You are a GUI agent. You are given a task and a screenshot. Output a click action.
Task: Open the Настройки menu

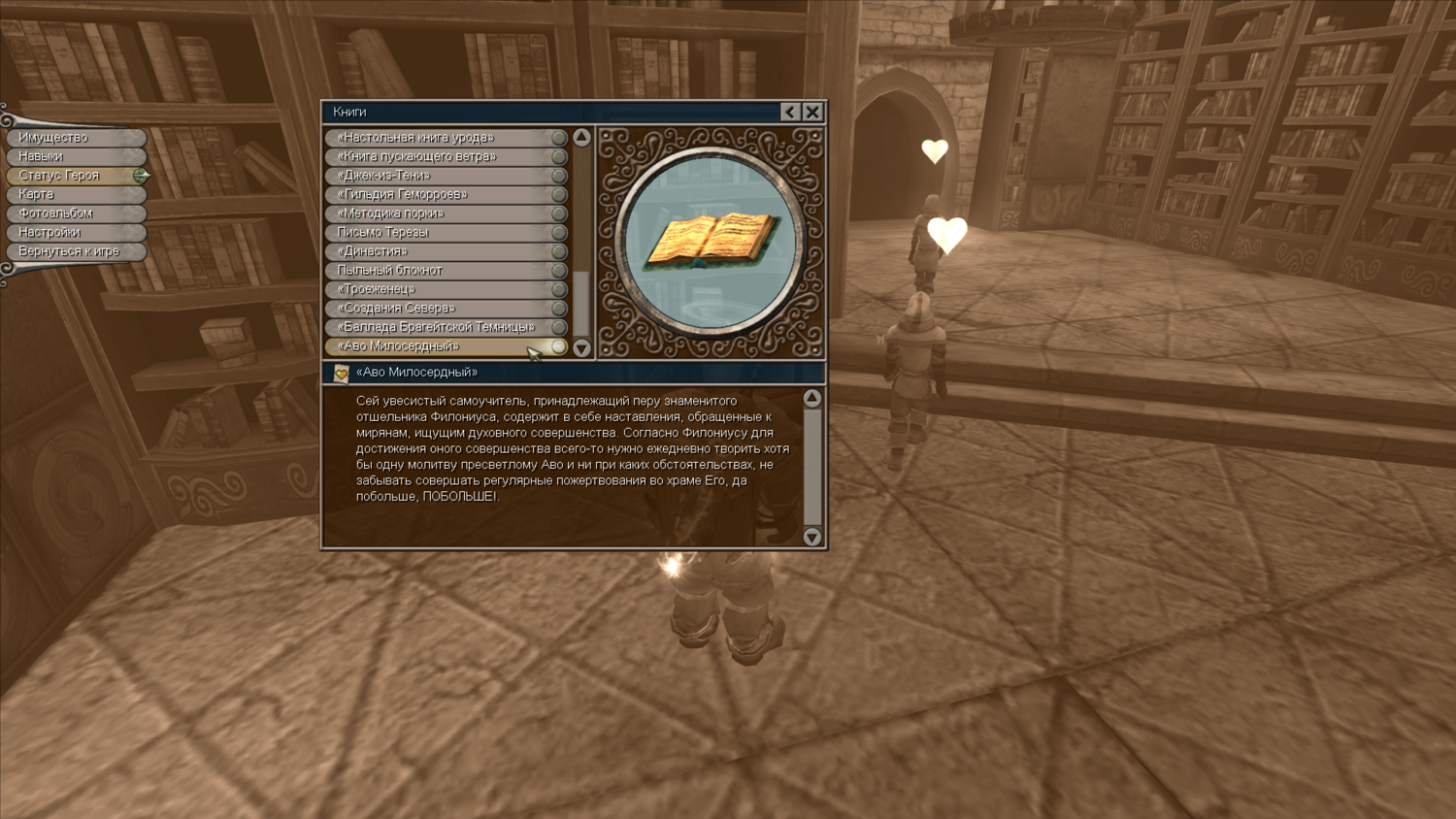point(76,232)
